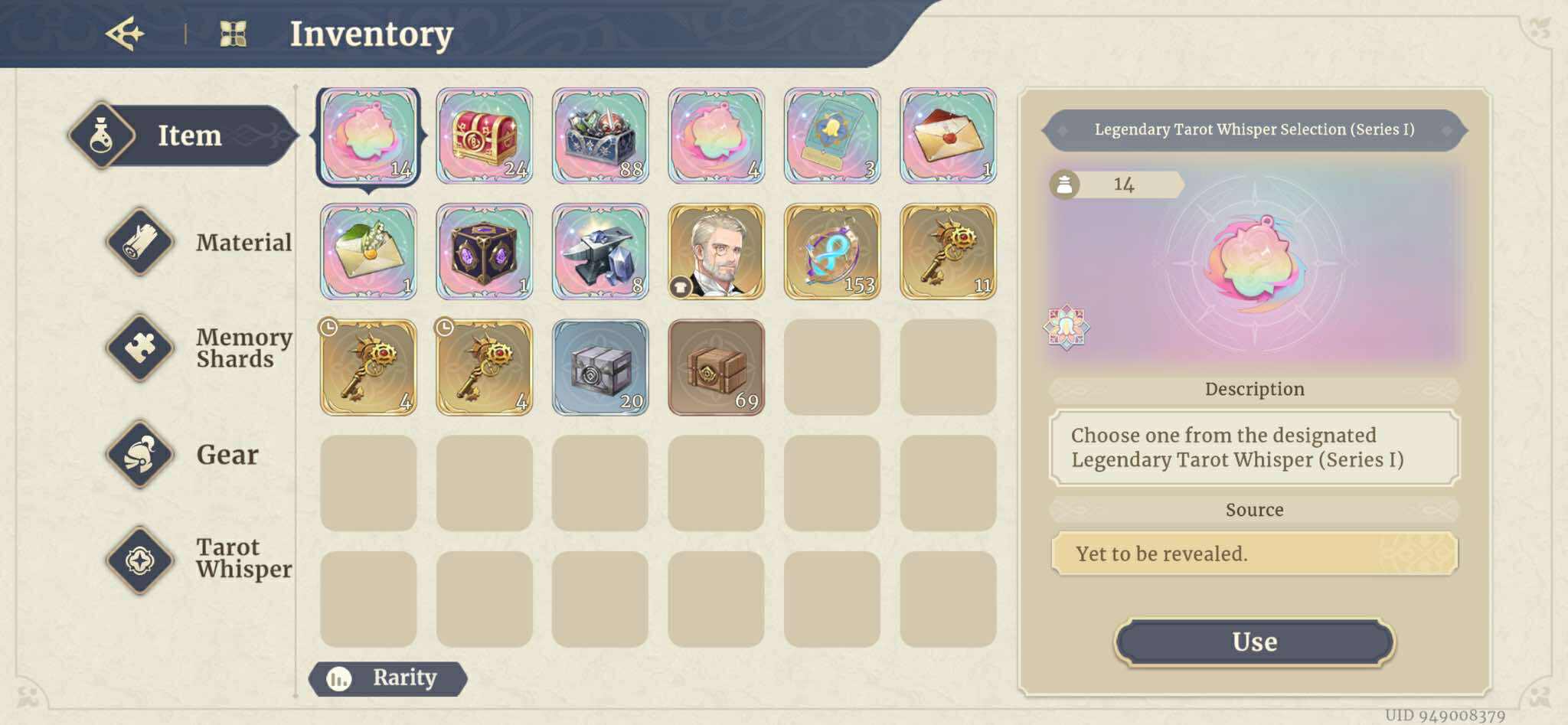The image size is (1568, 725).
Task: Select the butler portrait item
Action: (x=717, y=253)
